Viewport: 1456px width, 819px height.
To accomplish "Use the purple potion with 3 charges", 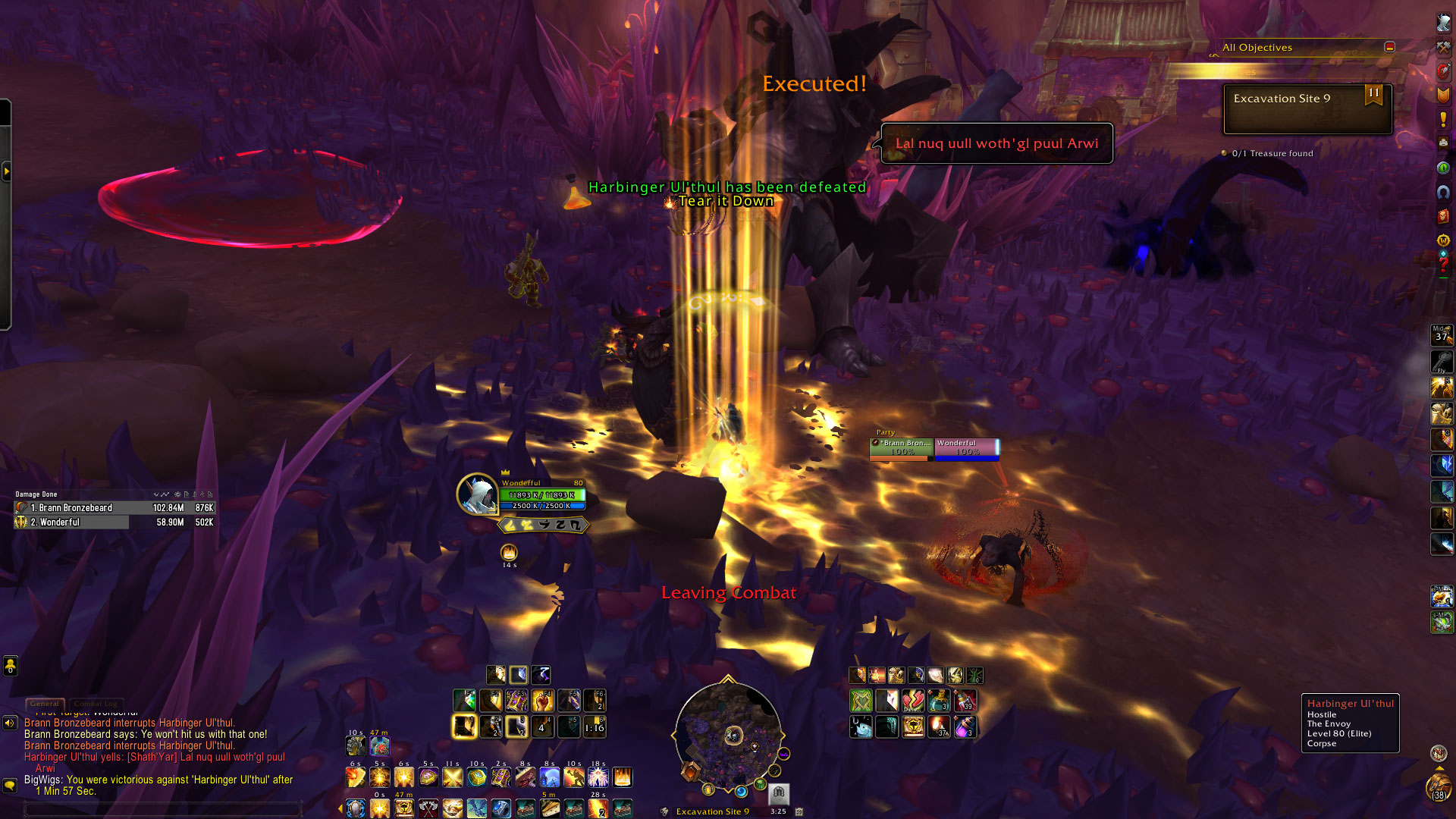I will [x=965, y=727].
